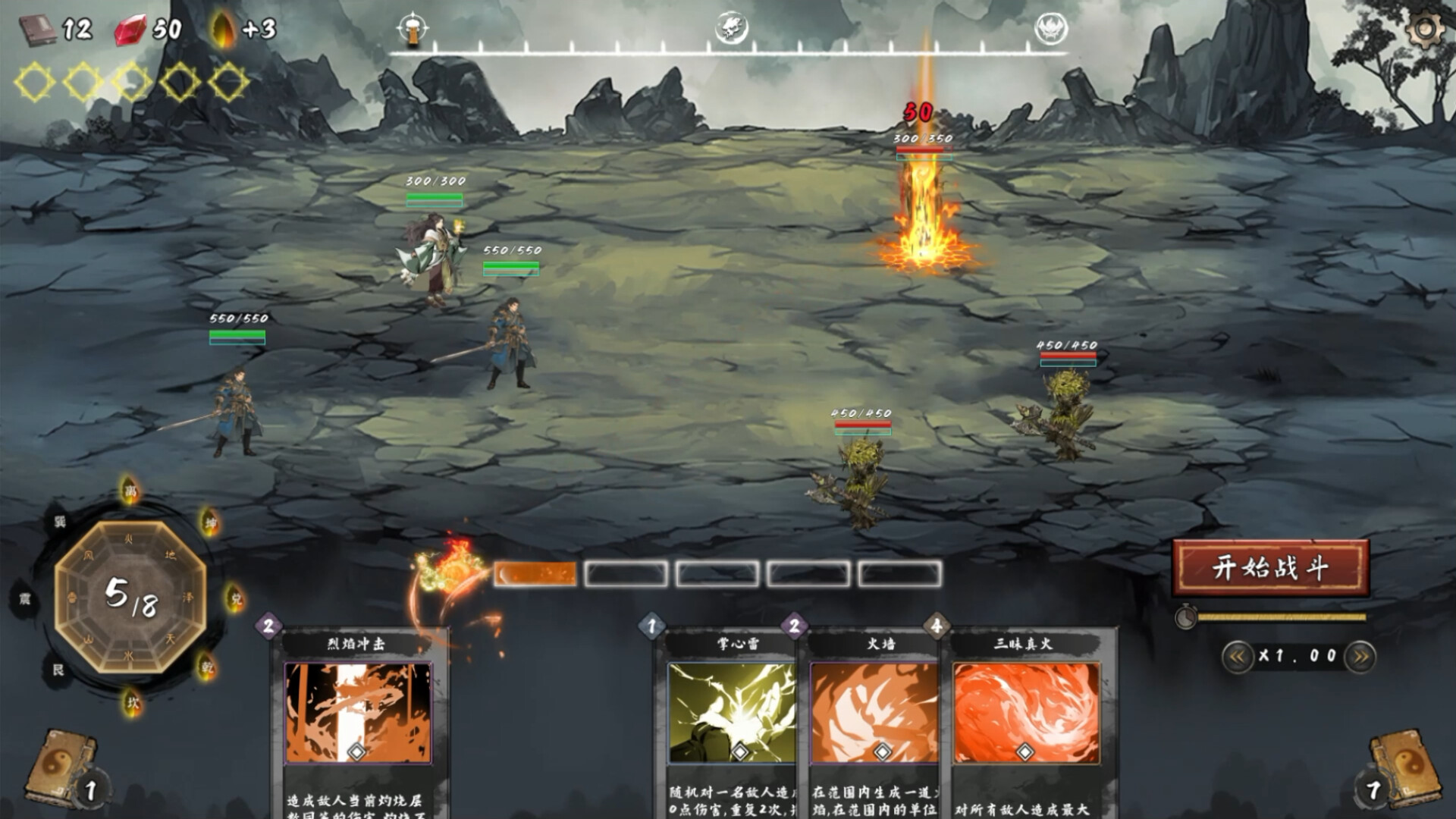
Task: Select the skull stage marker
Action: click(x=732, y=29)
